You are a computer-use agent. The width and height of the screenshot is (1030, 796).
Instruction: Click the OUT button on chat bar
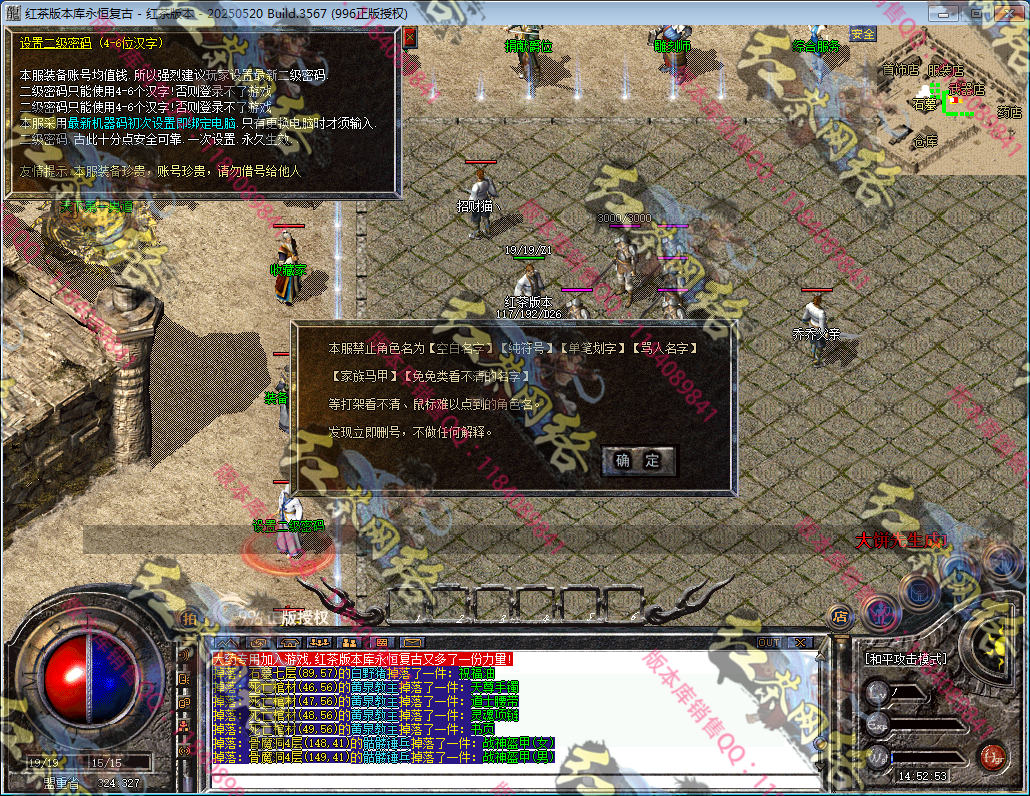tap(768, 642)
